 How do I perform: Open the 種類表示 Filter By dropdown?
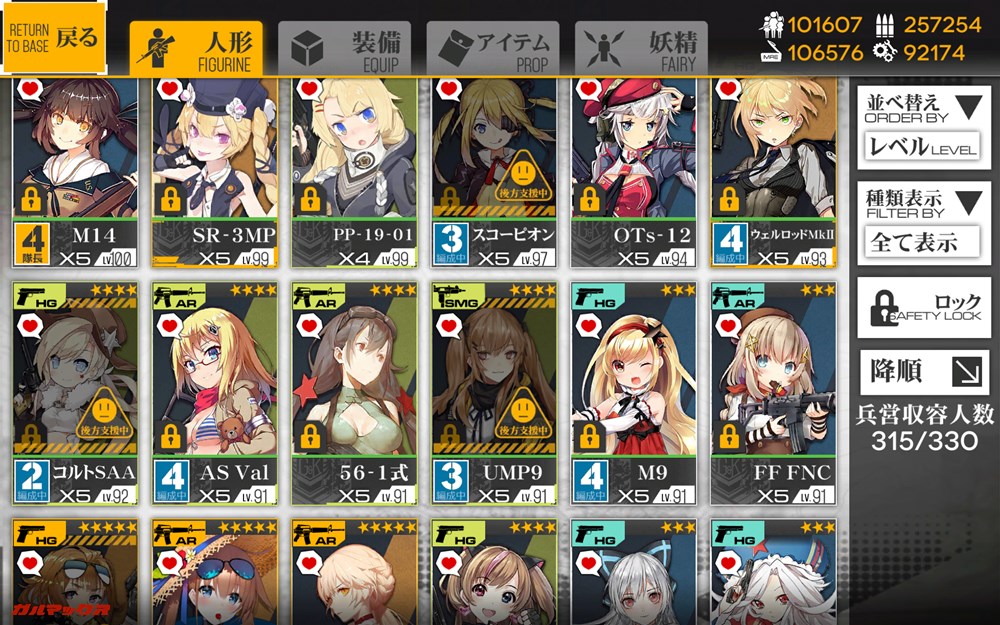coord(923,221)
